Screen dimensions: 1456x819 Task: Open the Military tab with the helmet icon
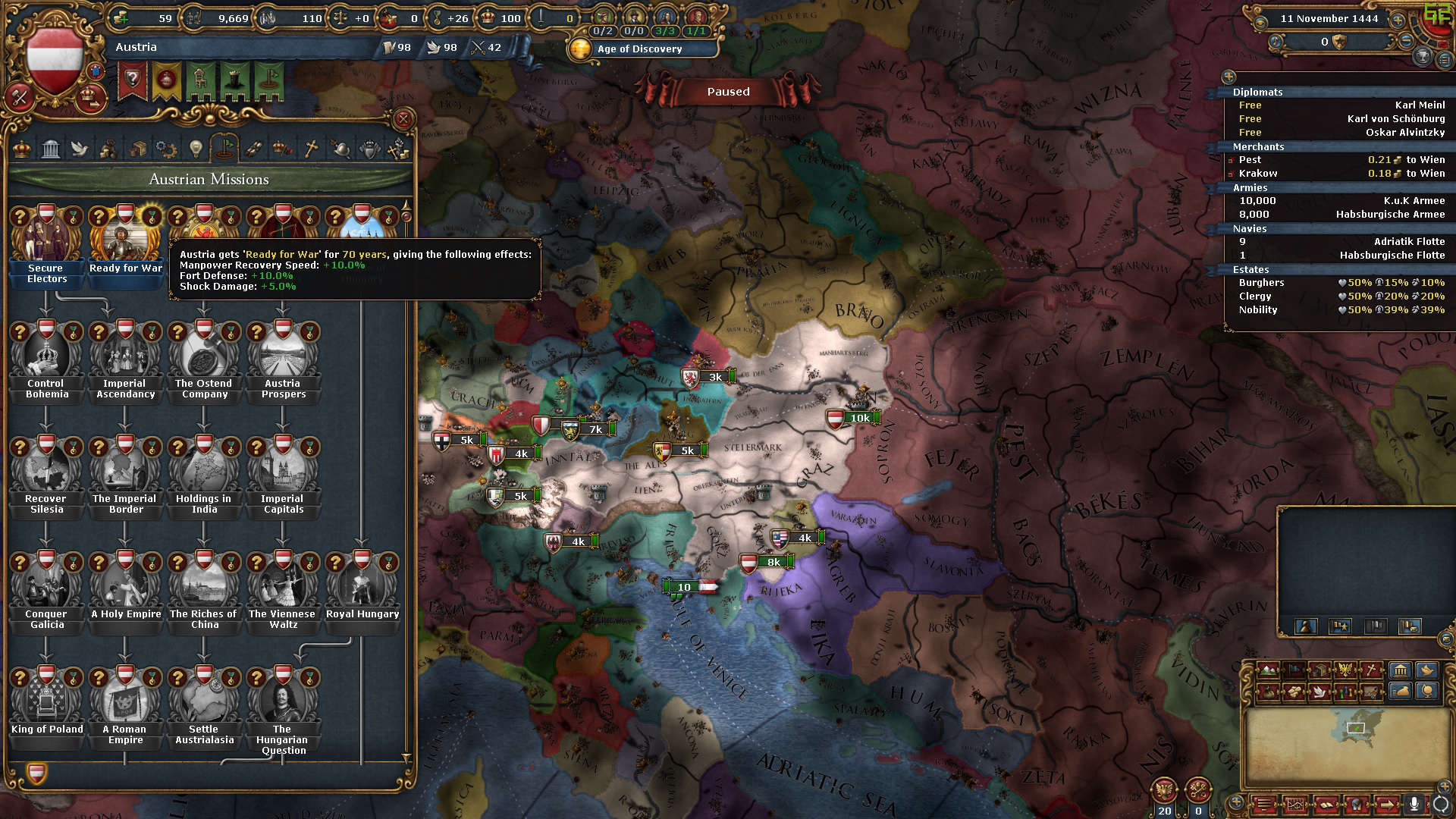pos(340,149)
